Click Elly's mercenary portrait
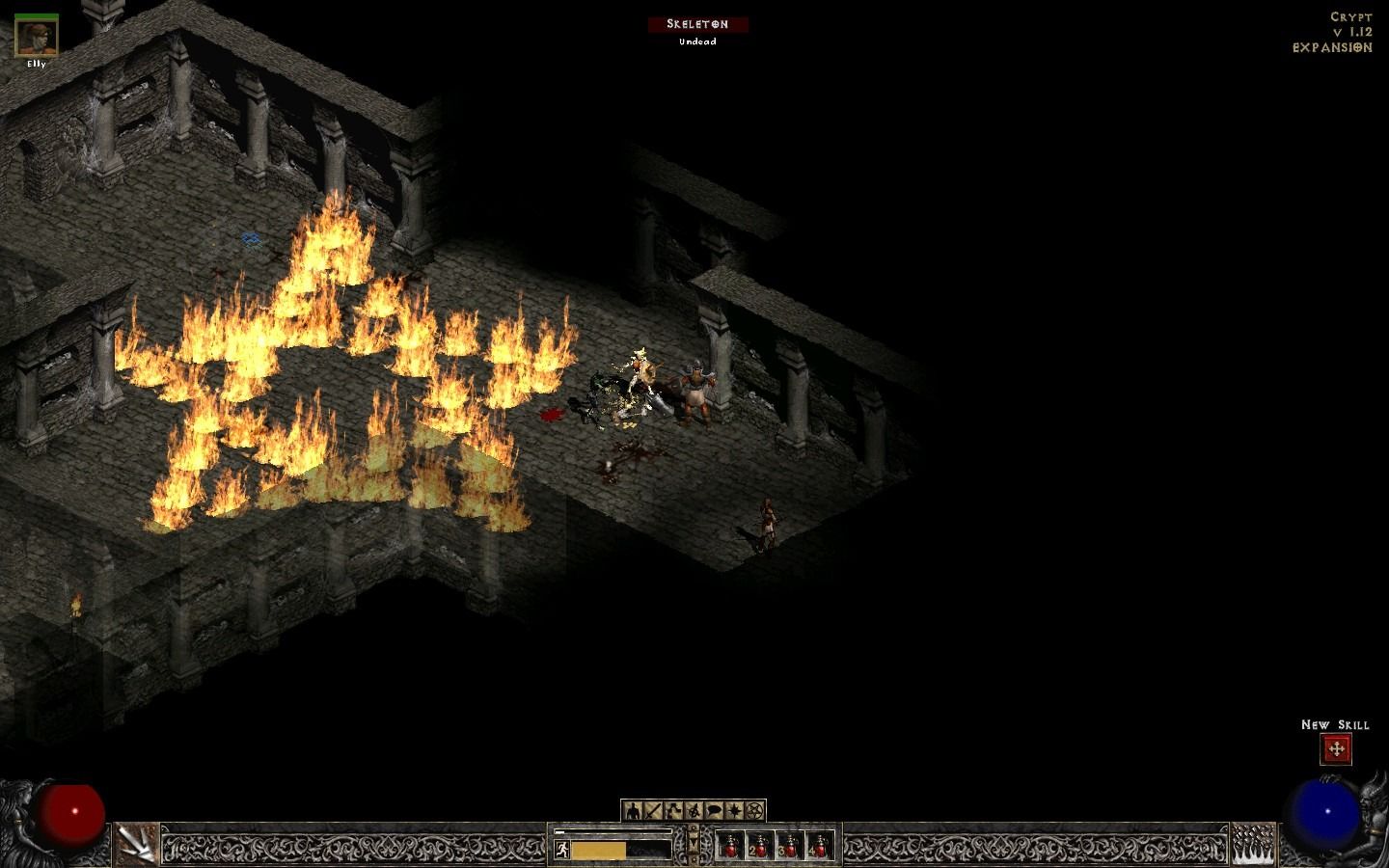1389x868 pixels. coord(37,36)
